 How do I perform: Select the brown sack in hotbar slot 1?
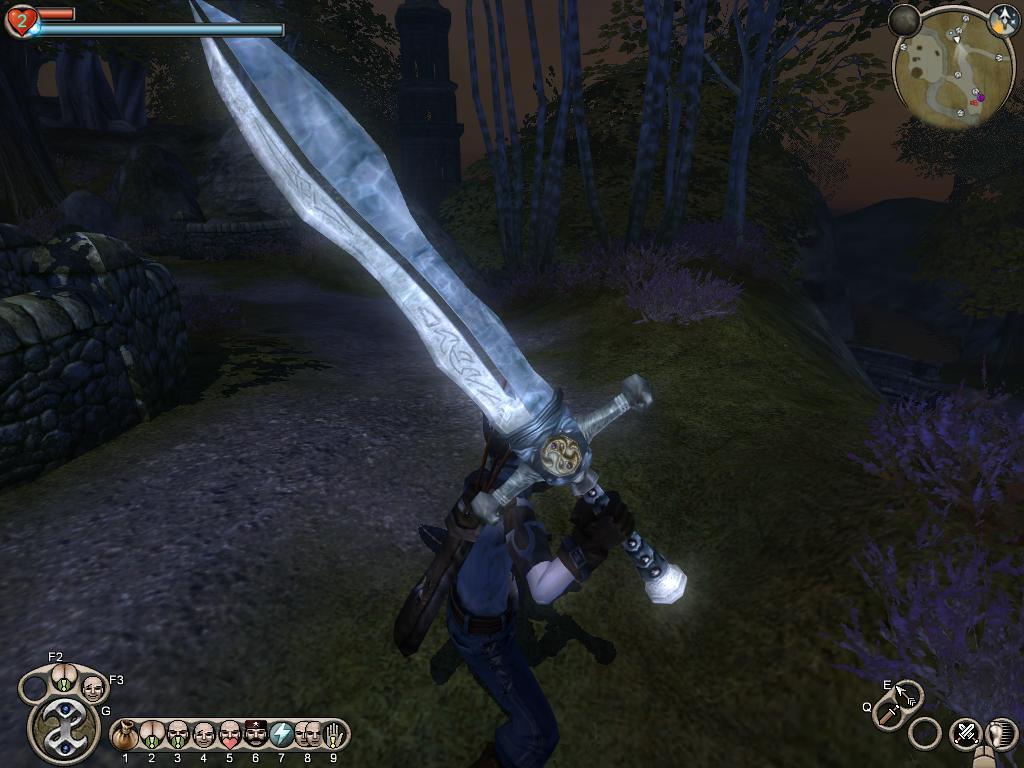point(125,735)
